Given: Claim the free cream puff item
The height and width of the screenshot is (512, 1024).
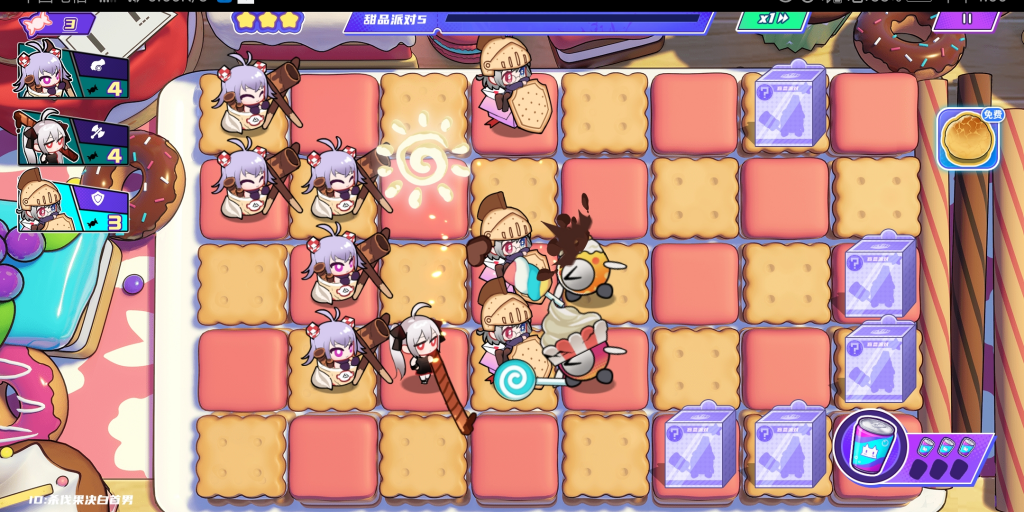Looking at the screenshot, I should (x=967, y=139).
